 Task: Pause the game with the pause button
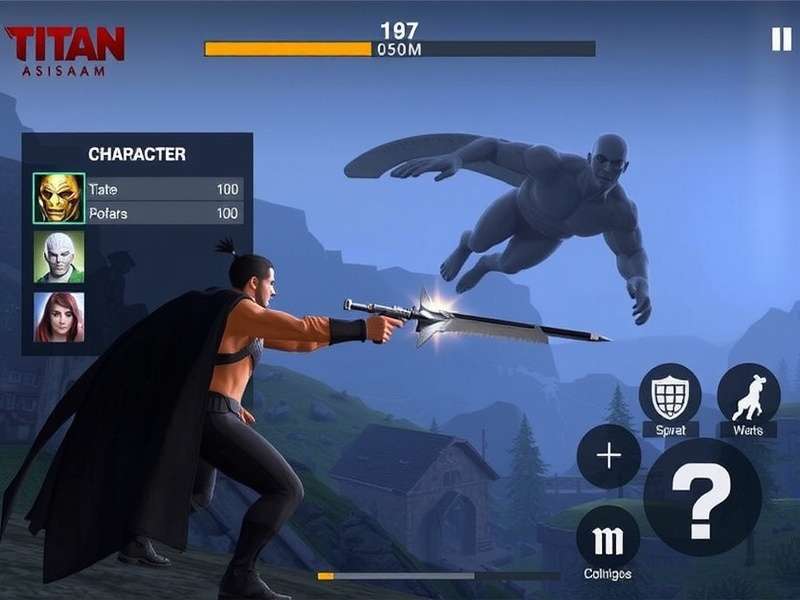(x=781, y=39)
